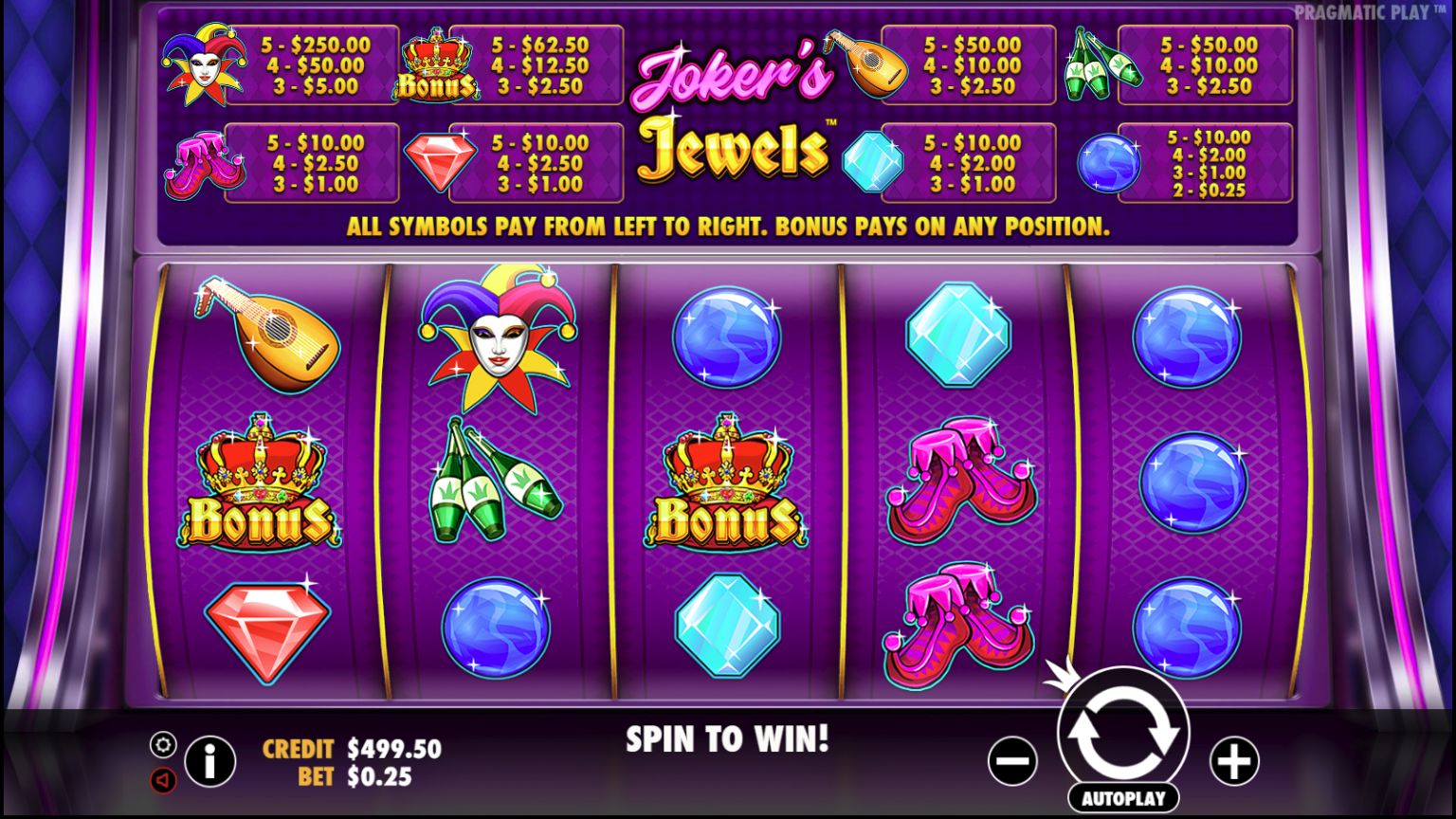Screen dimensions: 1456x819
Task: Click the CREDIT balance display
Action: (351, 749)
